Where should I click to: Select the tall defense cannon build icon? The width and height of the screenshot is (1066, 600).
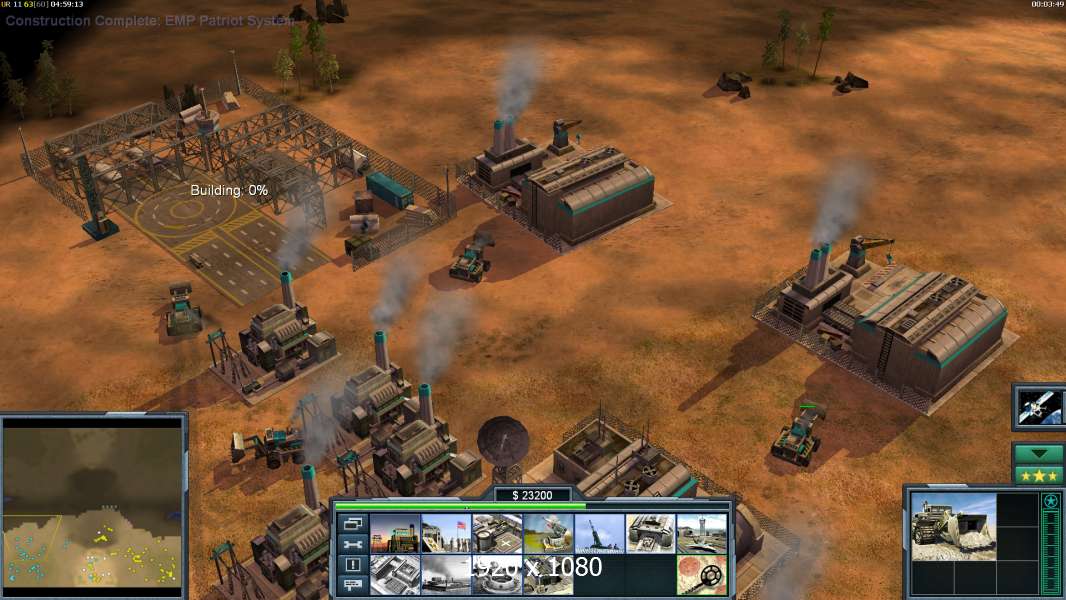pos(599,533)
